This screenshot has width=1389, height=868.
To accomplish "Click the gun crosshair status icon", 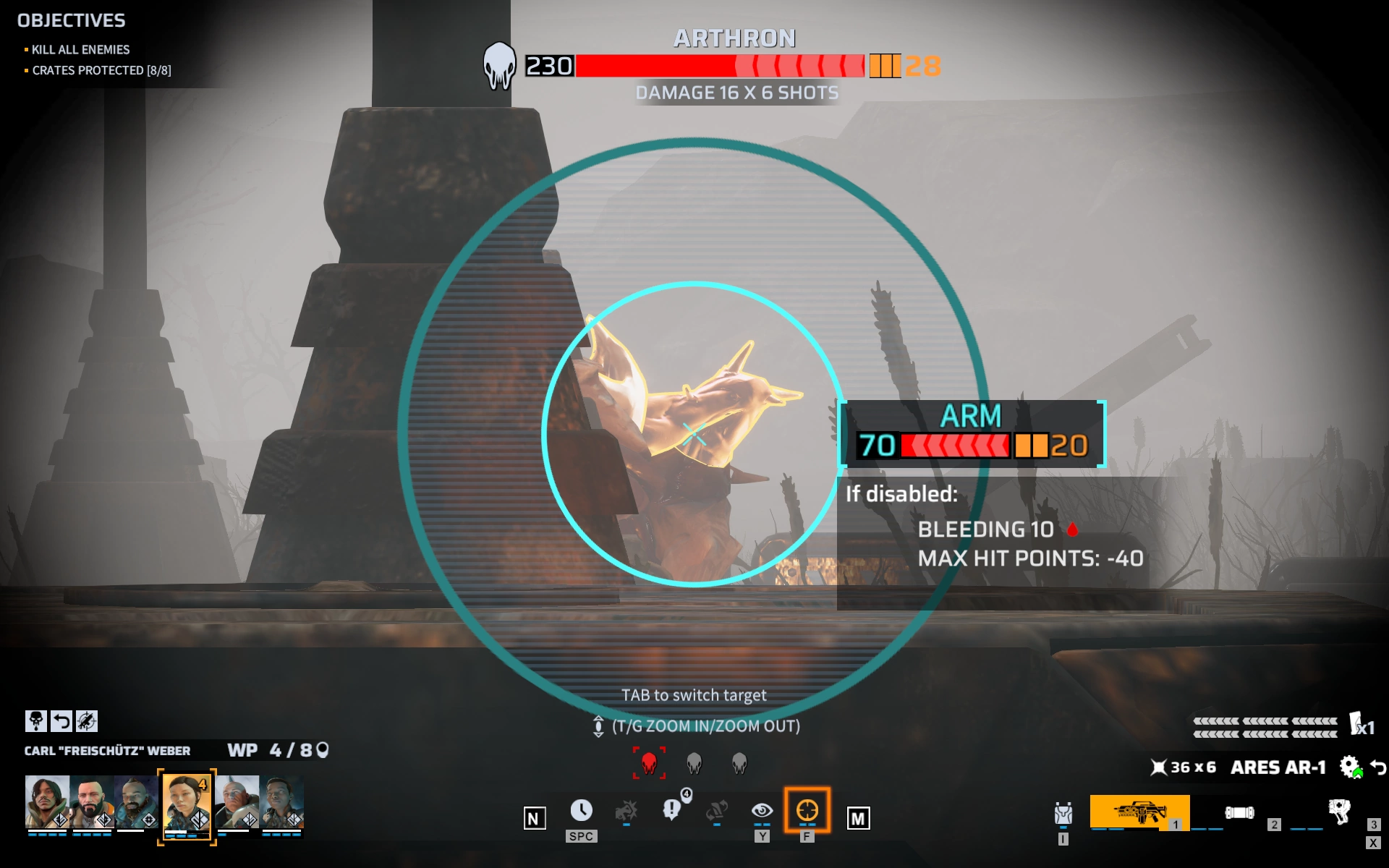I will tap(87, 721).
